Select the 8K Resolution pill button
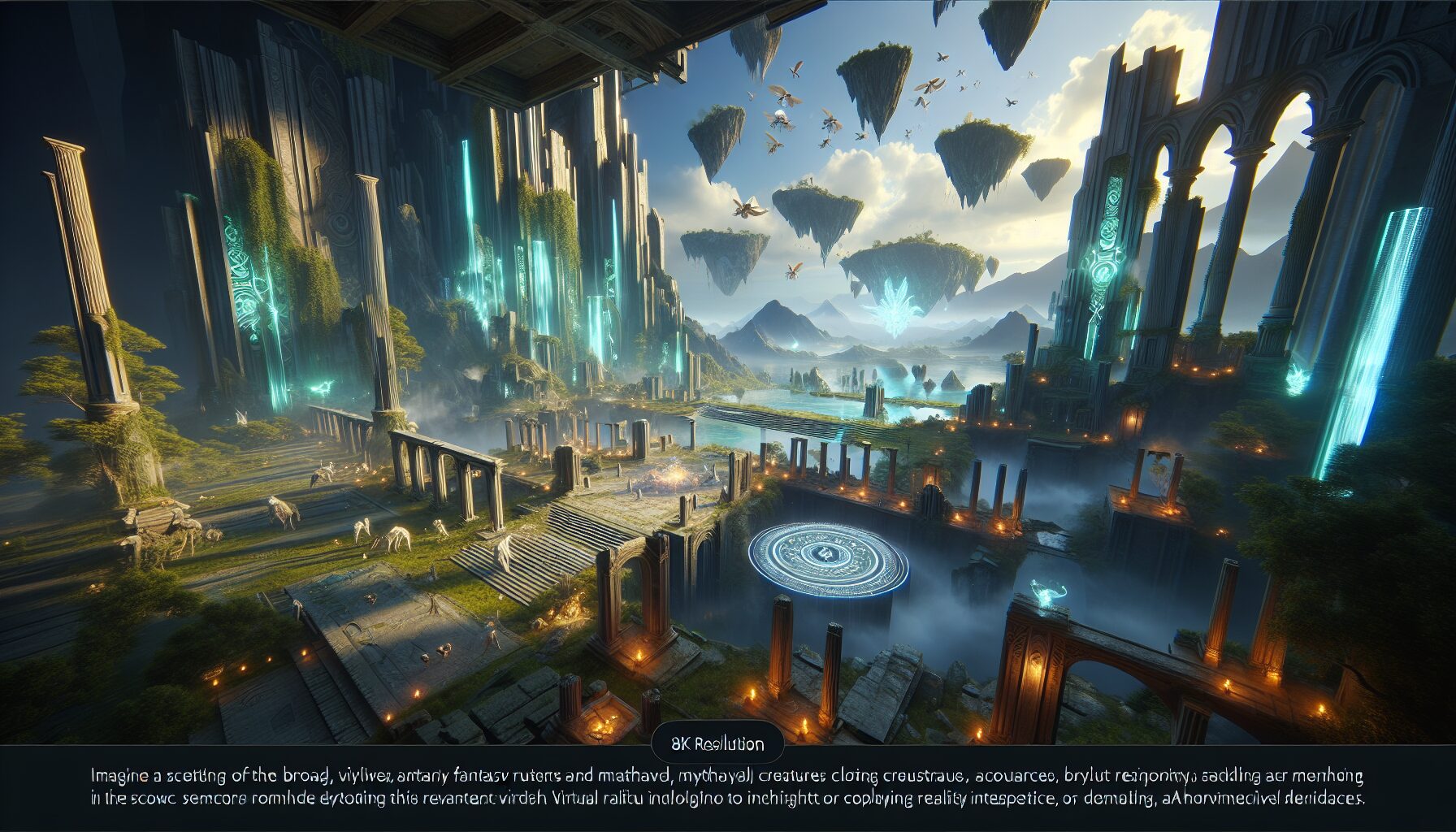Image resolution: width=1456 pixels, height=832 pixels. [717, 743]
